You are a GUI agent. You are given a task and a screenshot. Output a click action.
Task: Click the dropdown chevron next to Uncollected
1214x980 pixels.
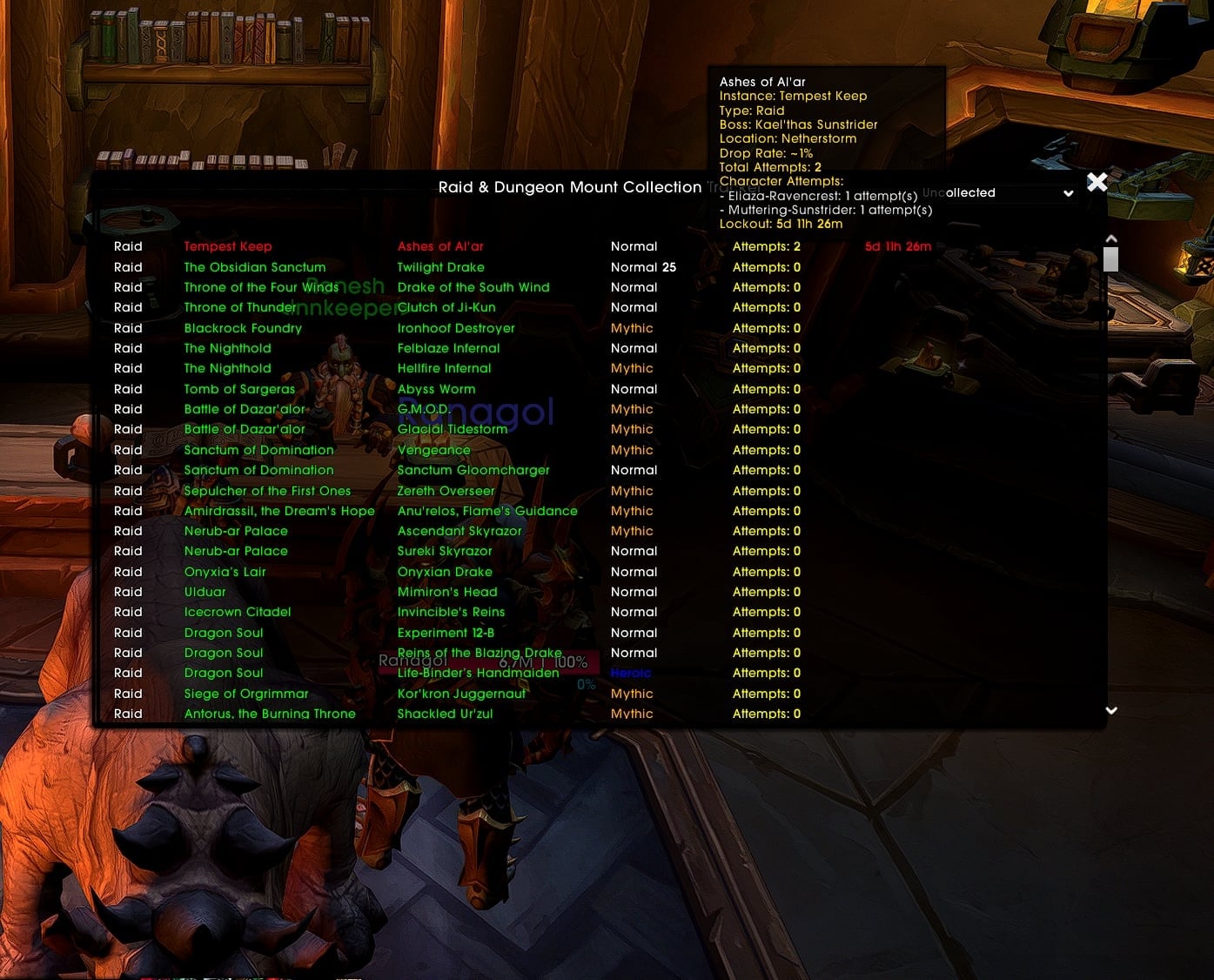coord(1069,193)
